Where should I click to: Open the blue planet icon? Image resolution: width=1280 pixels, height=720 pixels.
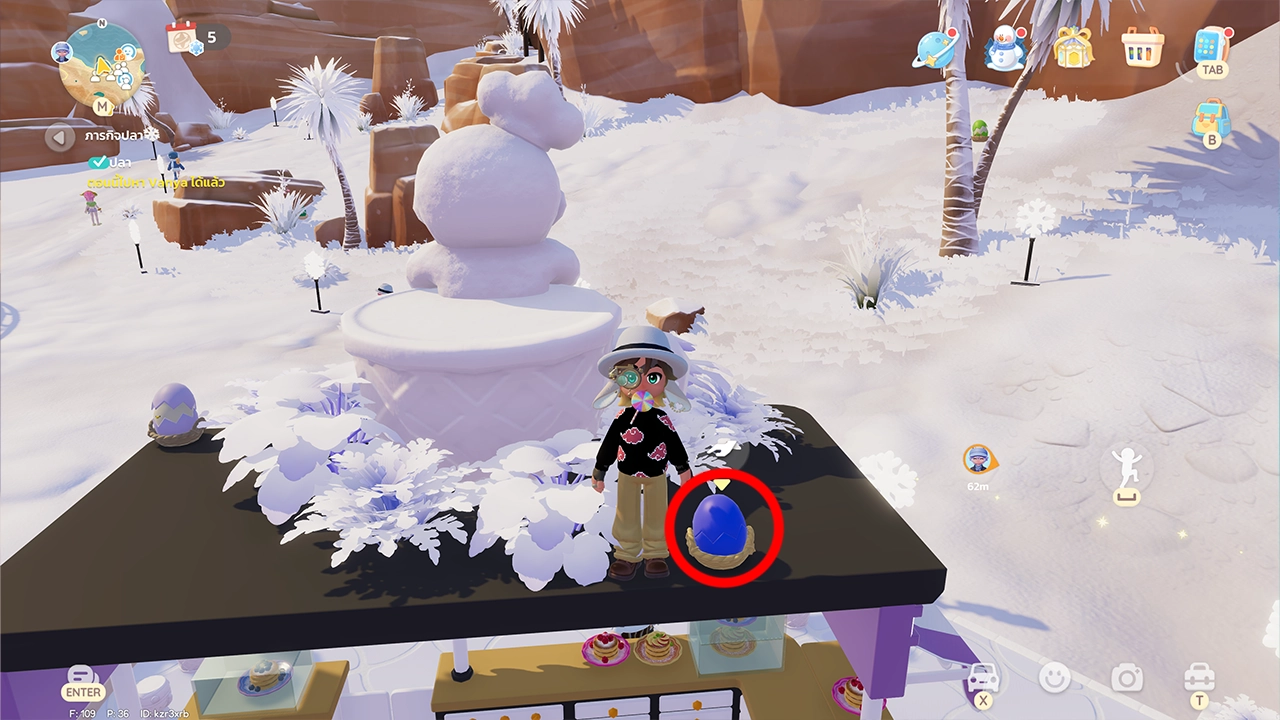[933, 48]
